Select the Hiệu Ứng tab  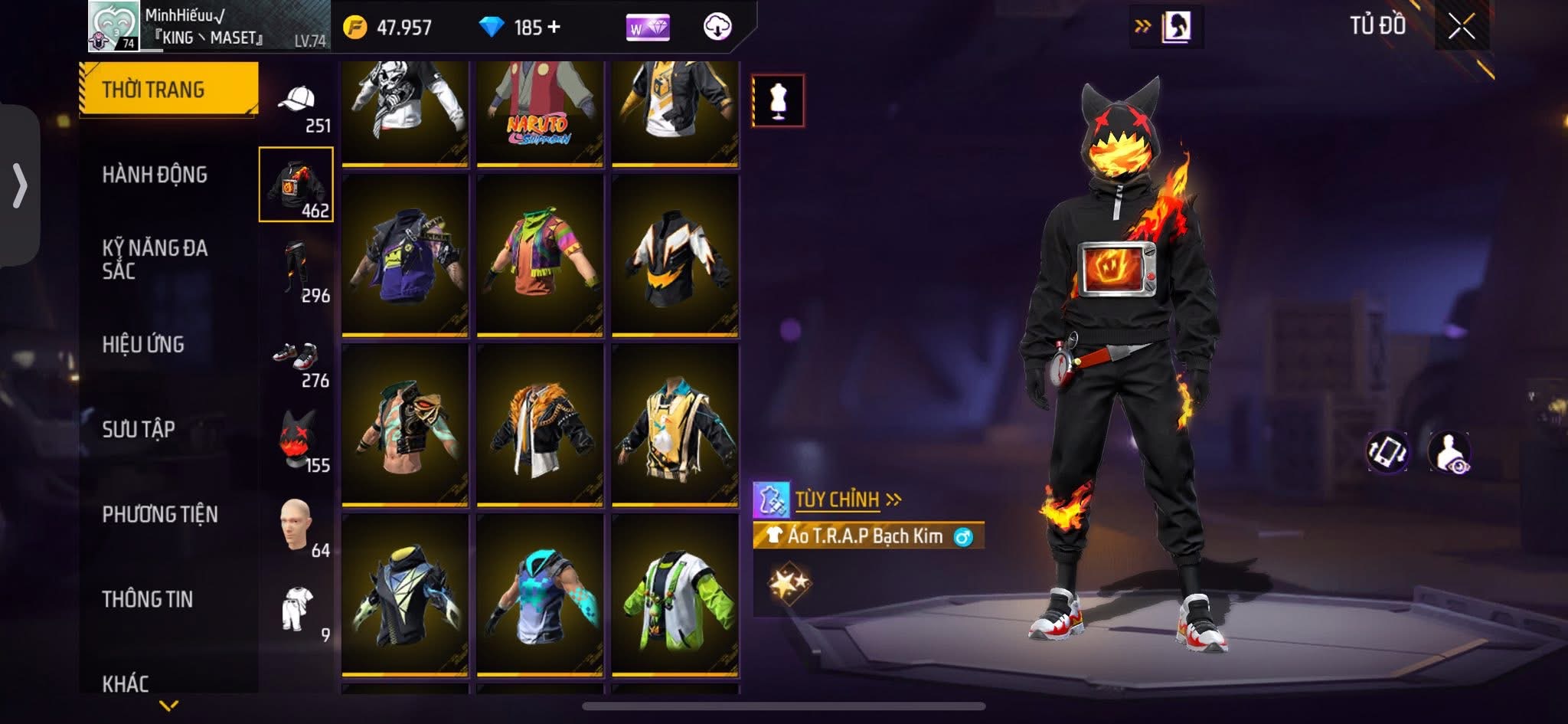(x=143, y=345)
